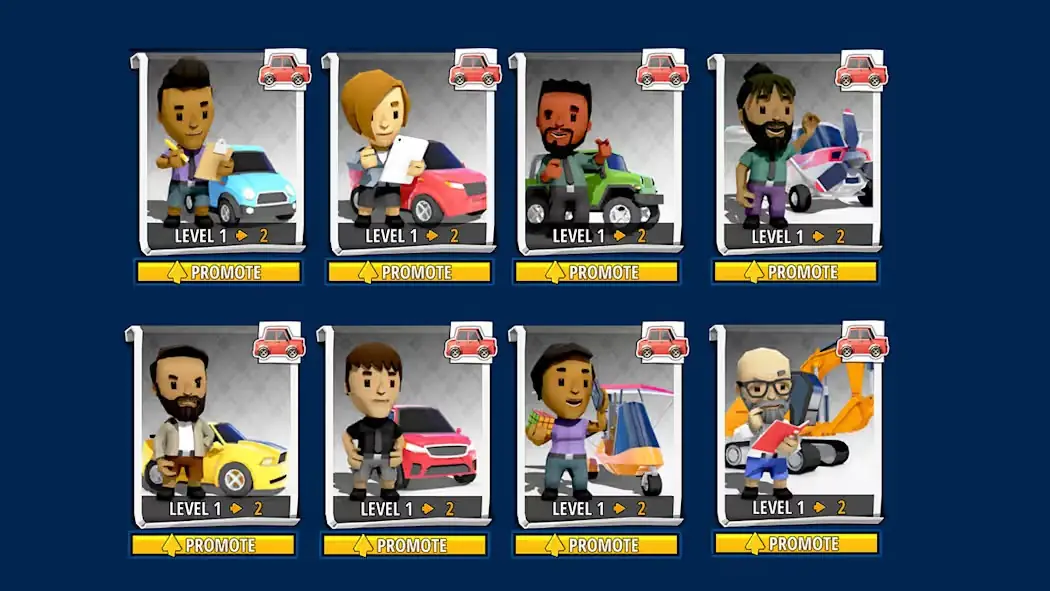Promote the blonde worker with red SUV

click(410, 272)
